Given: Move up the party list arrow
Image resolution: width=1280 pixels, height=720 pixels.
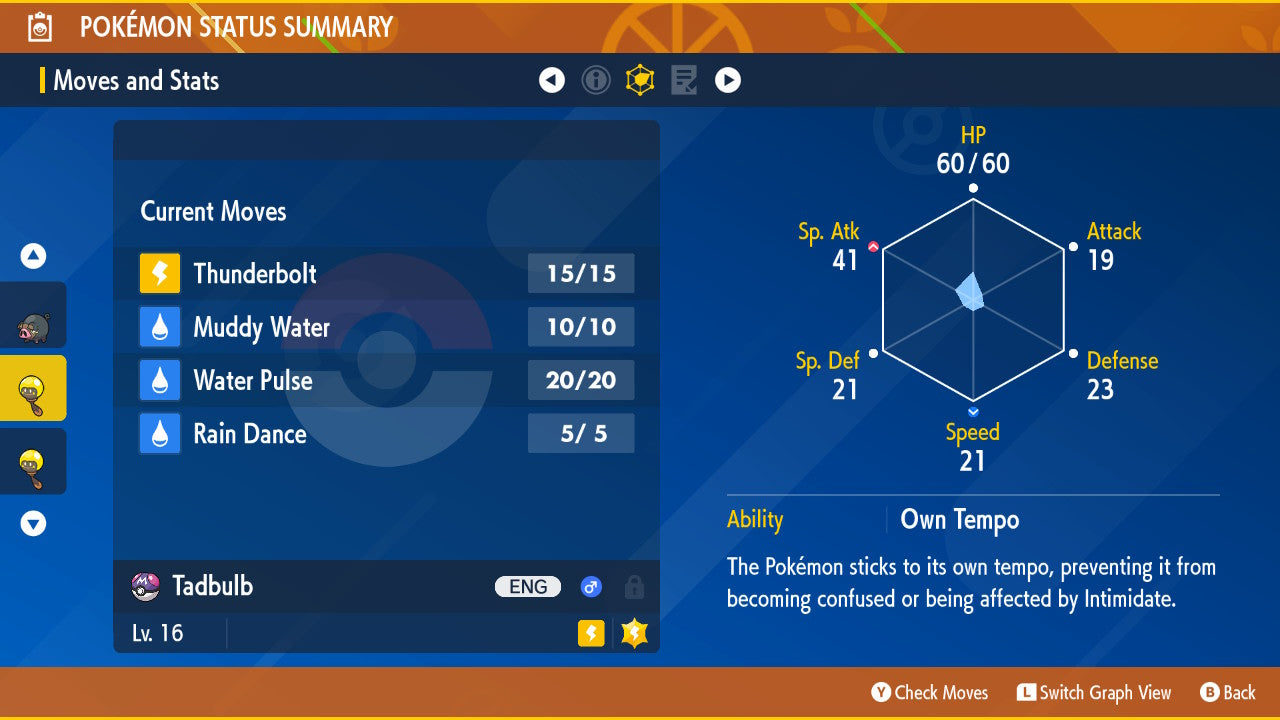Looking at the screenshot, I should pyautogui.click(x=33, y=257).
